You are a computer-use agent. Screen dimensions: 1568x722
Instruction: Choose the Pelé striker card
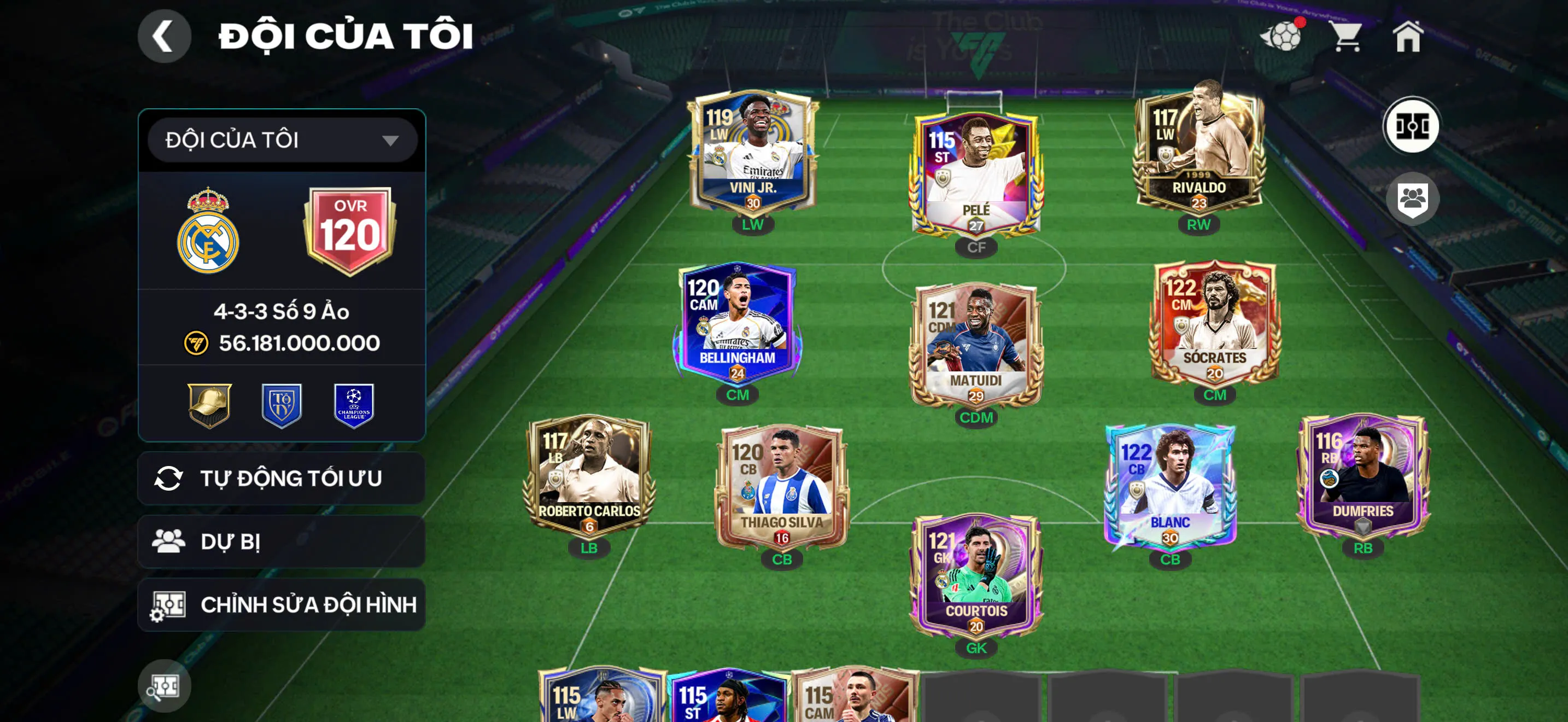(976, 173)
